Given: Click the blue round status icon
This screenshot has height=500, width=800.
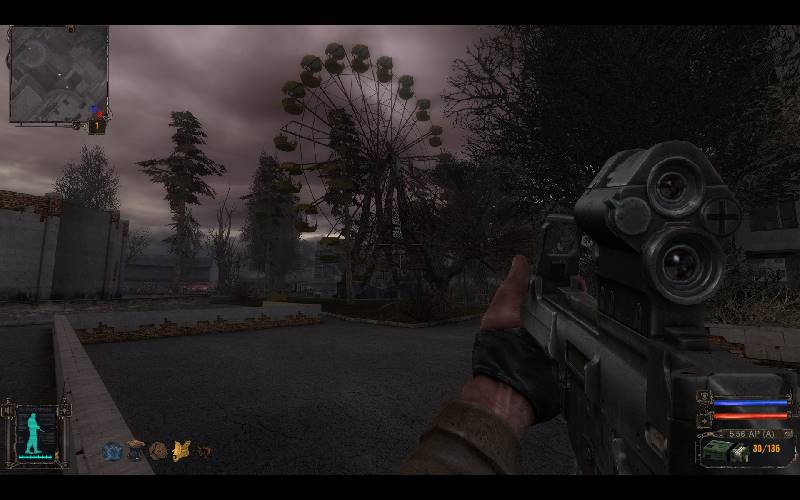Looking at the screenshot, I should [x=111, y=451].
